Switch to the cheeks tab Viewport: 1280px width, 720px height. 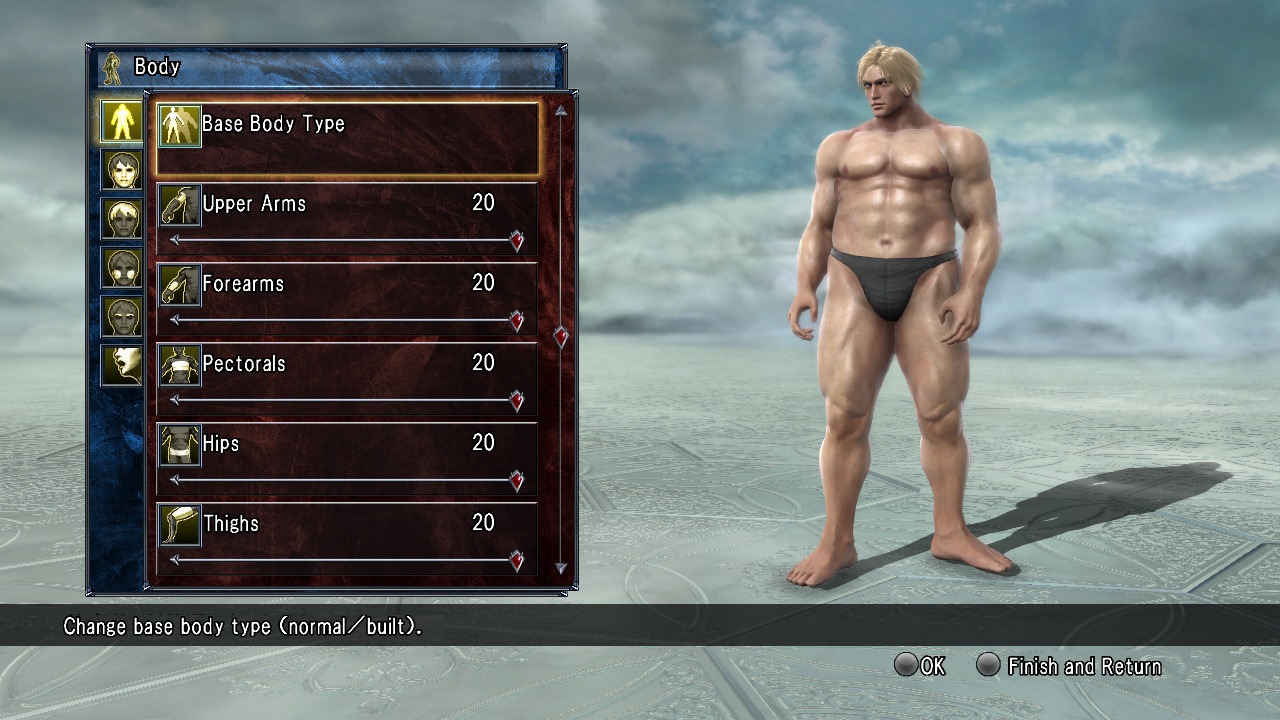coord(121,267)
